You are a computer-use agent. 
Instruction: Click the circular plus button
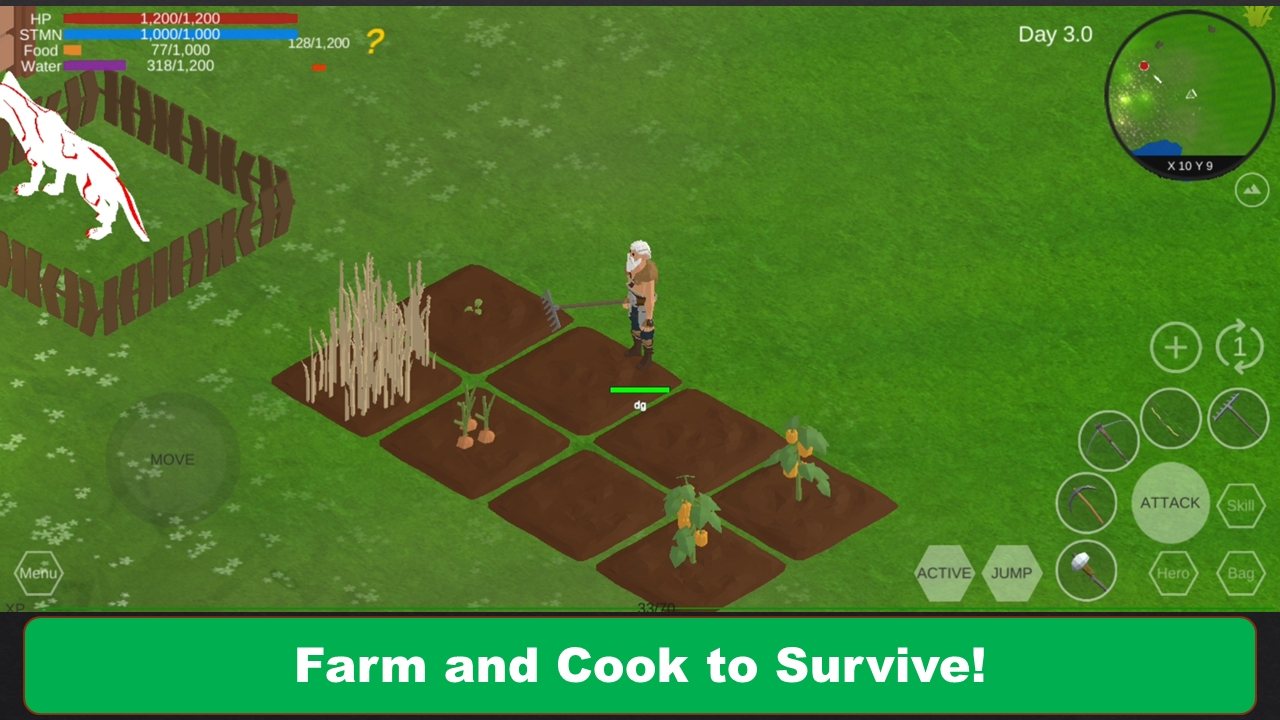pos(1176,348)
